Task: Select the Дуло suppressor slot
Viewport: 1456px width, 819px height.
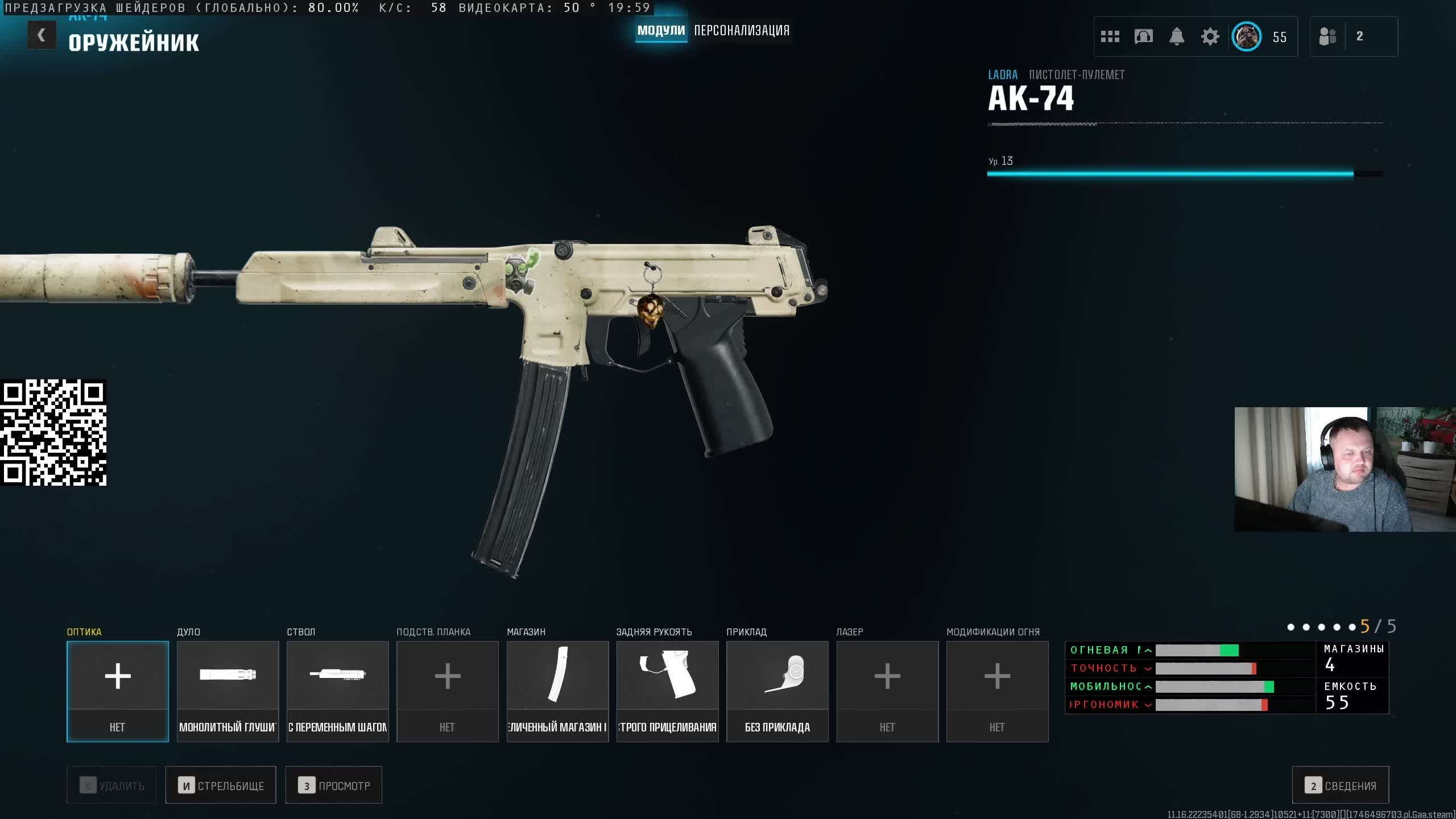Action: tap(227, 691)
